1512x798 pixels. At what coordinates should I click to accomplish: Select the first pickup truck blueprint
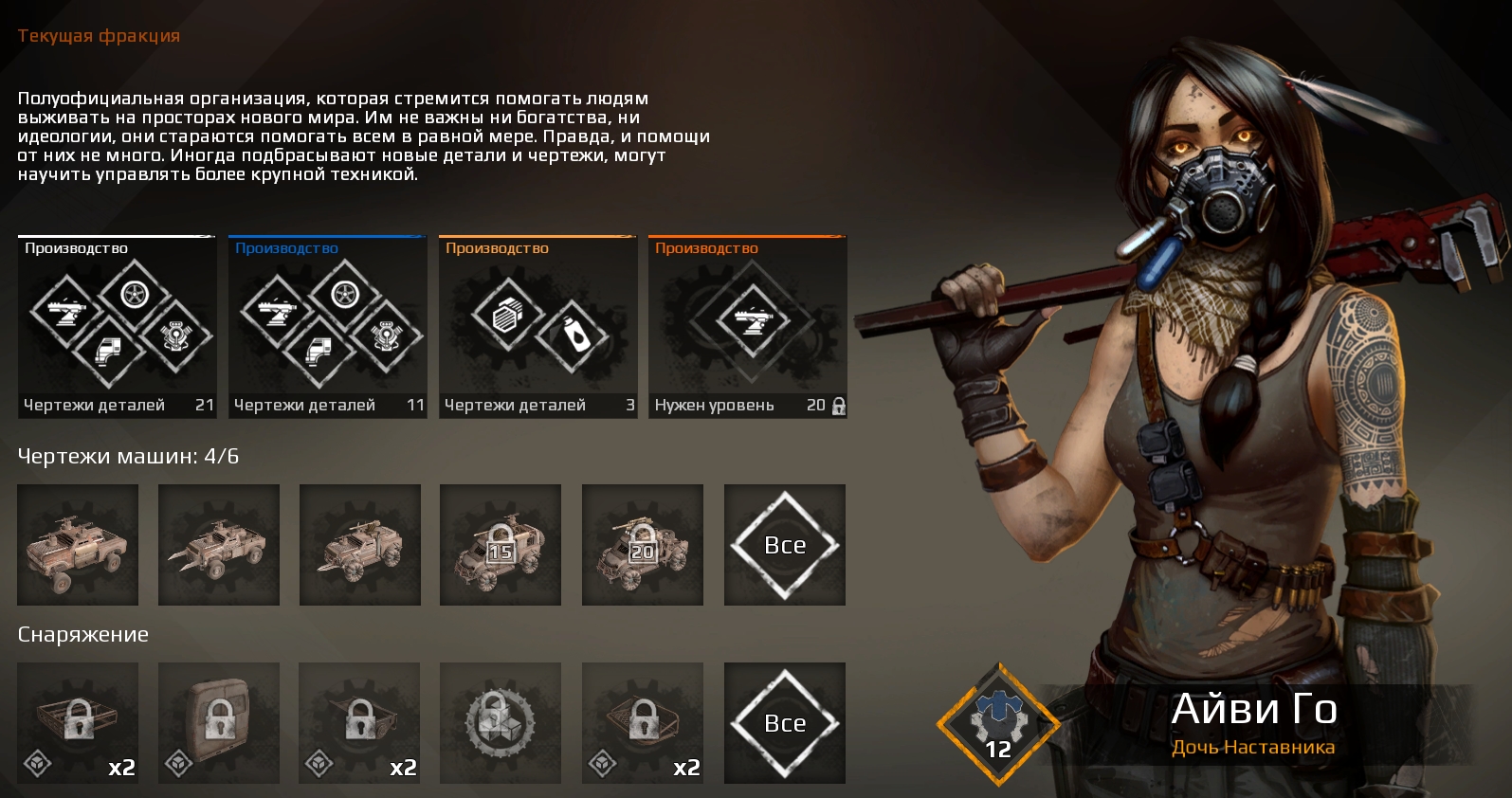coord(78,545)
